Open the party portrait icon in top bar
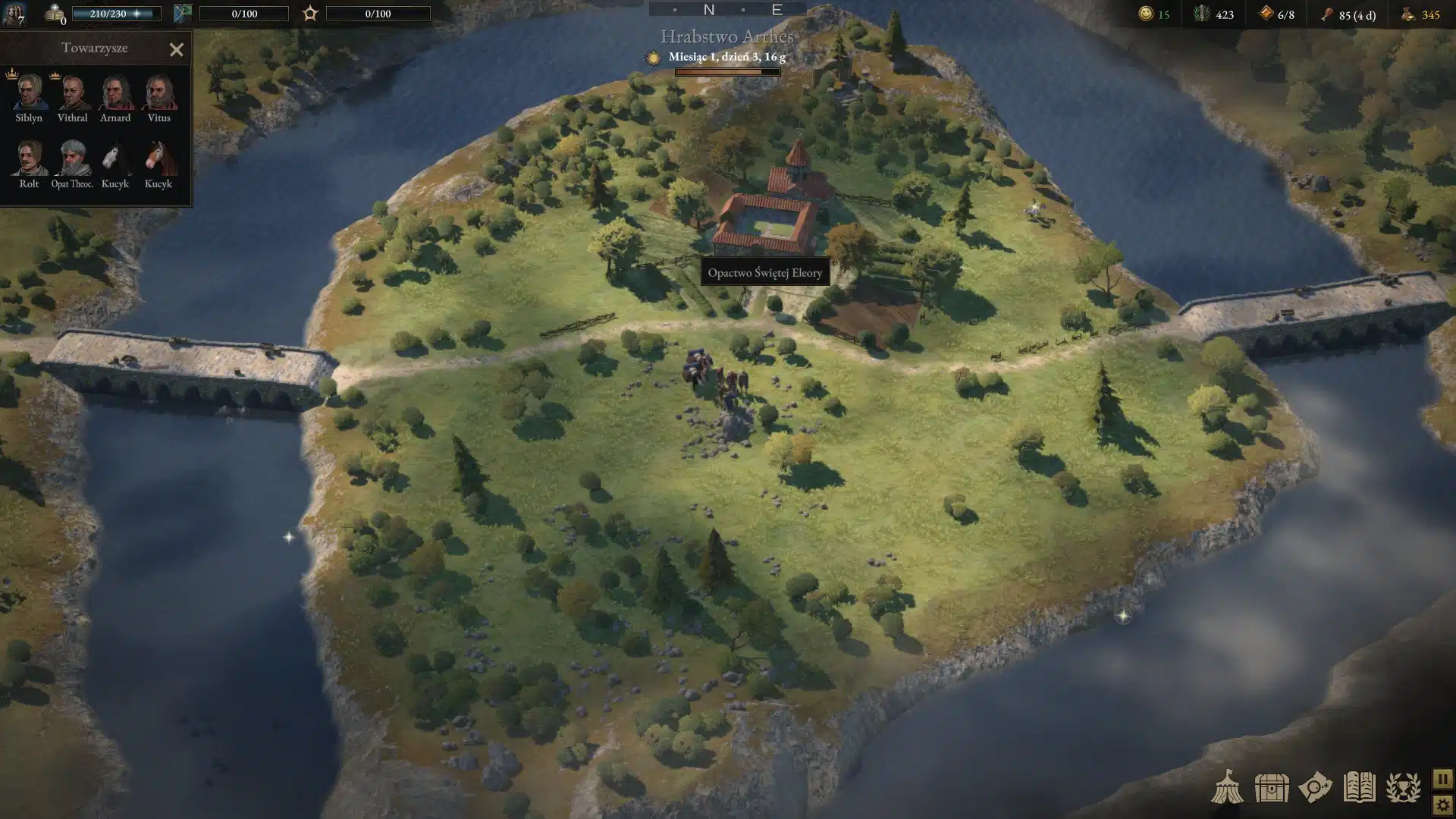 pyautogui.click(x=14, y=14)
